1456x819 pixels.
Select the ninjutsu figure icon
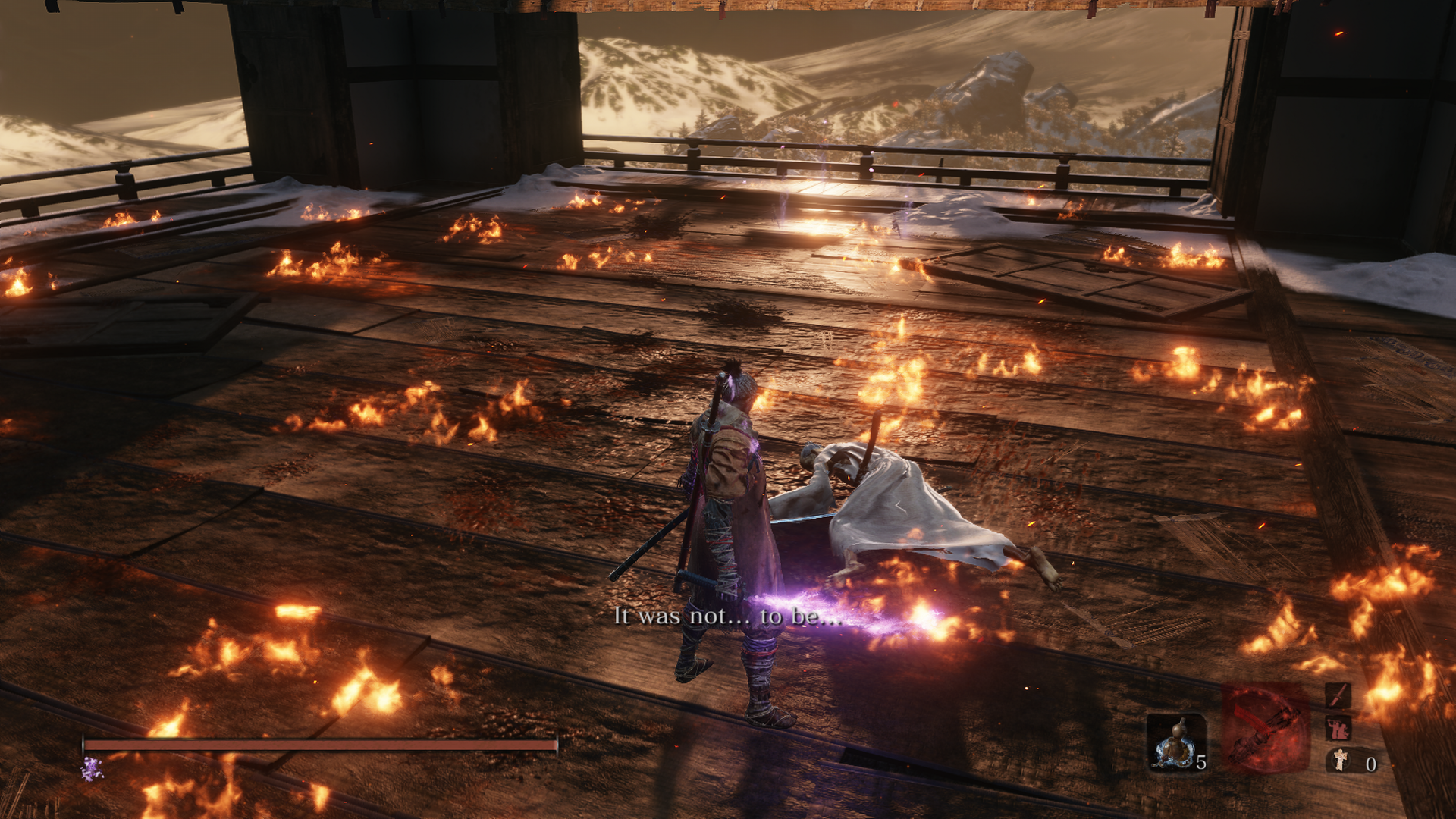click(x=1338, y=729)
